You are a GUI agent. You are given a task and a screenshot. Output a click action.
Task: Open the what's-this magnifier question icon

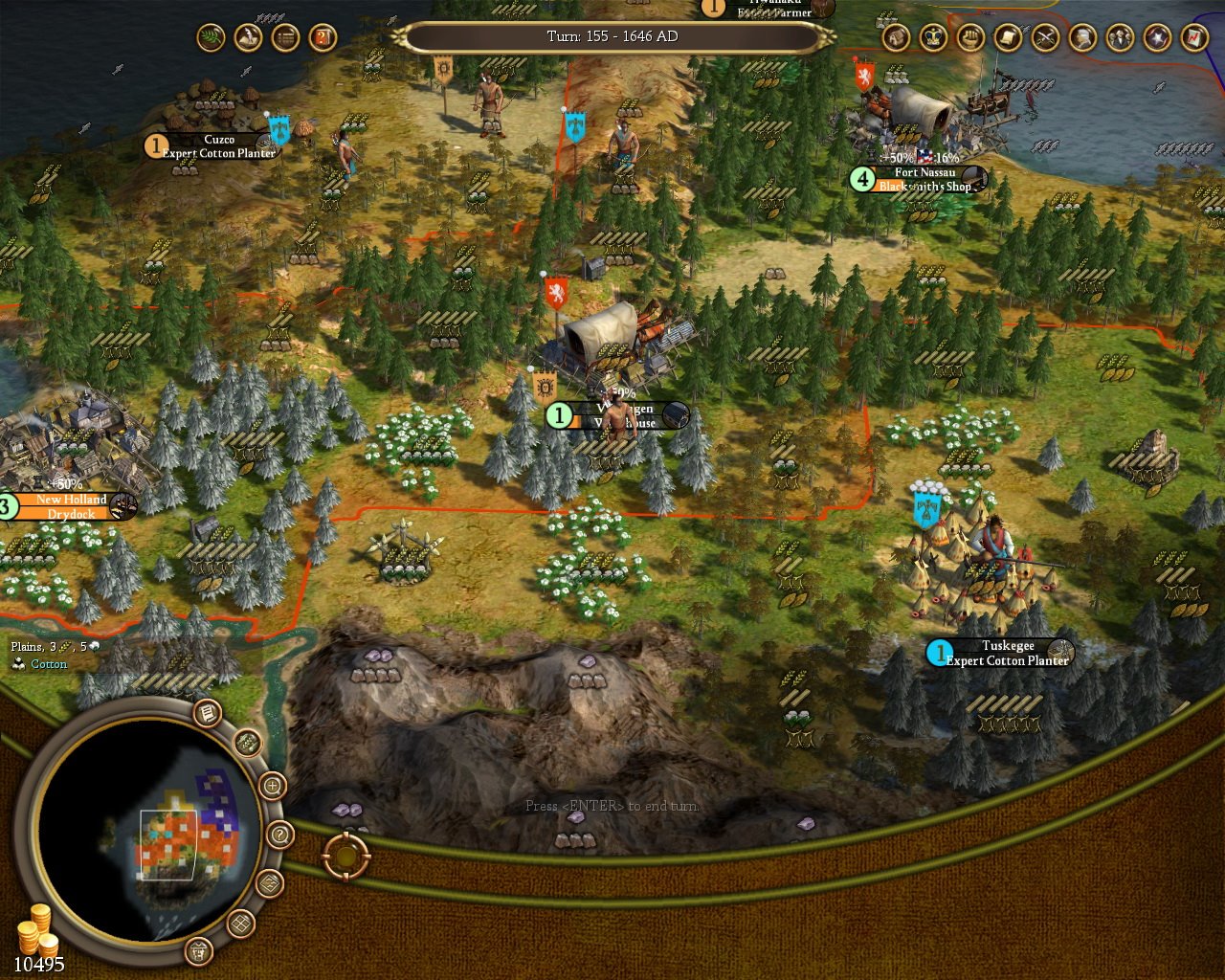278,834
